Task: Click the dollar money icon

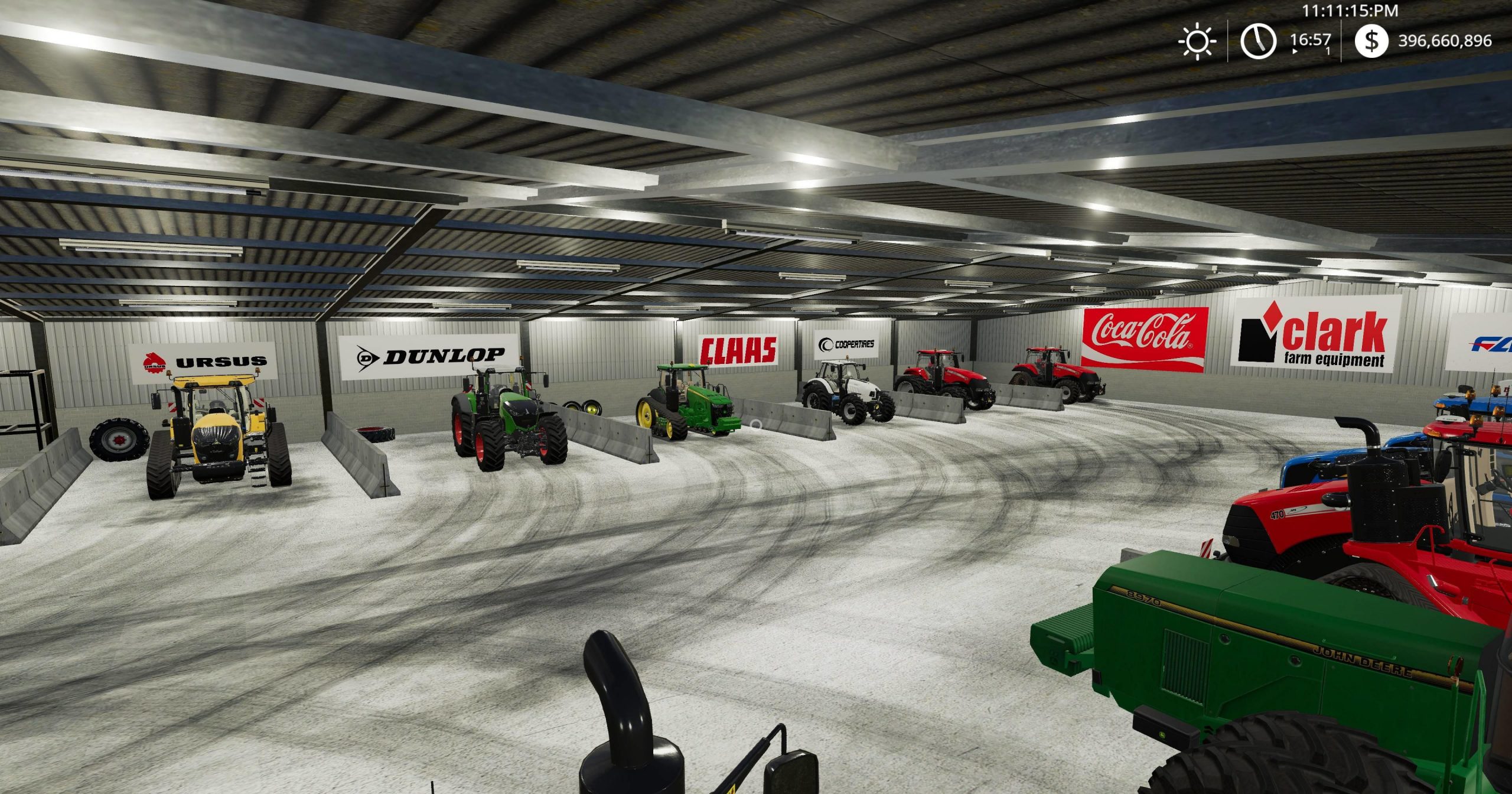Action: [1371, 41]
